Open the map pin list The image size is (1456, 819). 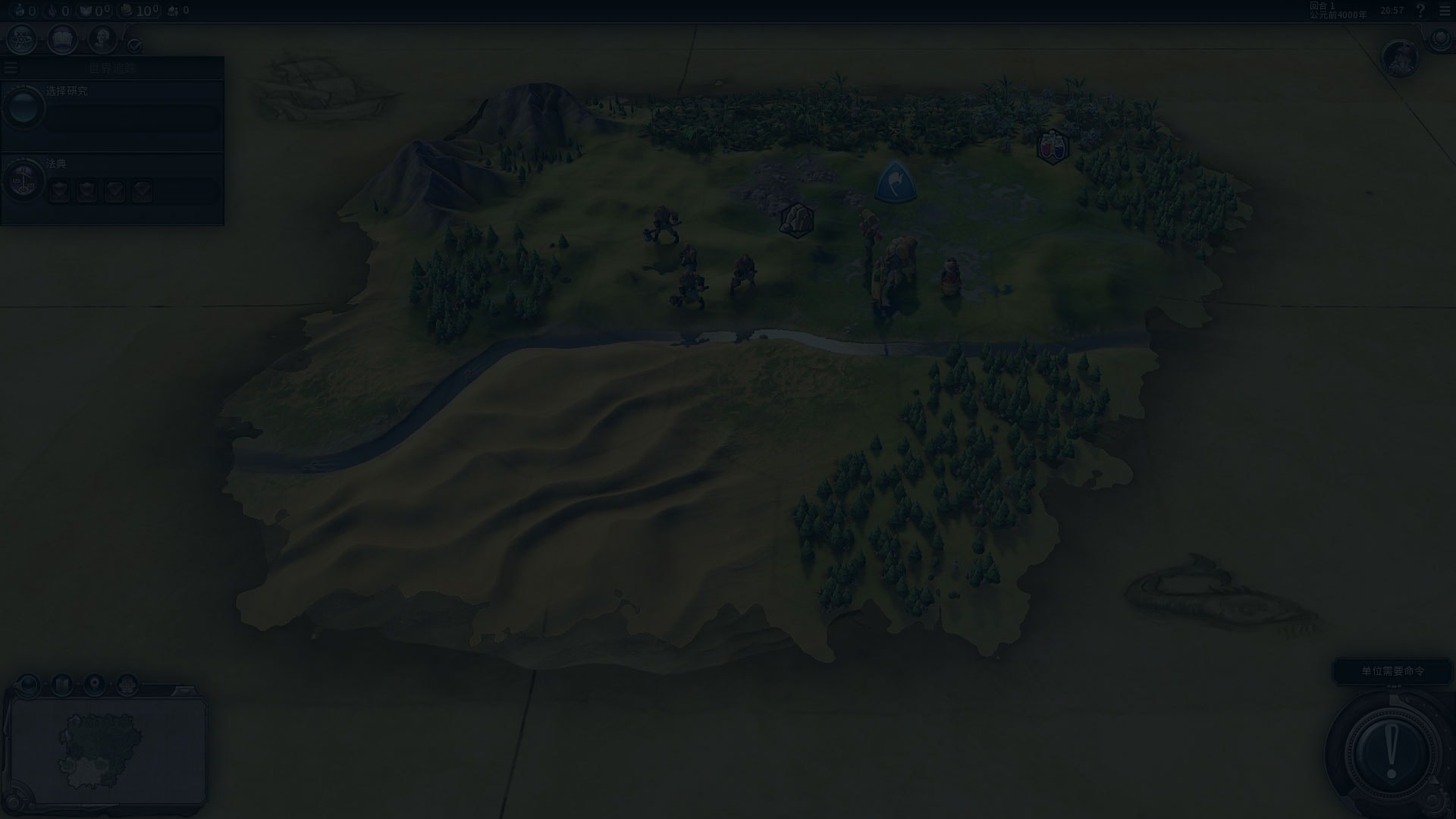[x=95, y=685]
